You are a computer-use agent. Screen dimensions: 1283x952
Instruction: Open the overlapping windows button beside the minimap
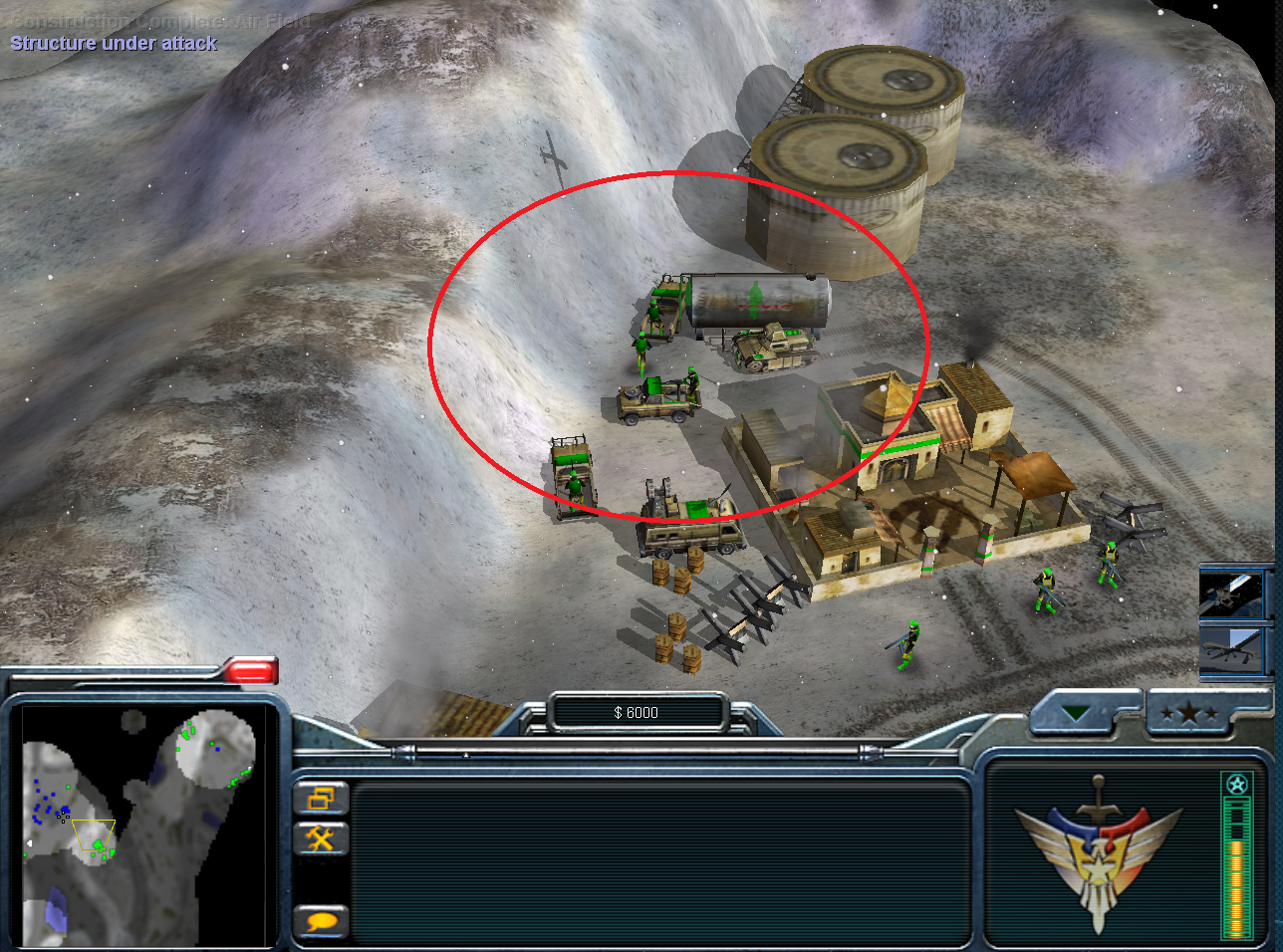(321, 798)
